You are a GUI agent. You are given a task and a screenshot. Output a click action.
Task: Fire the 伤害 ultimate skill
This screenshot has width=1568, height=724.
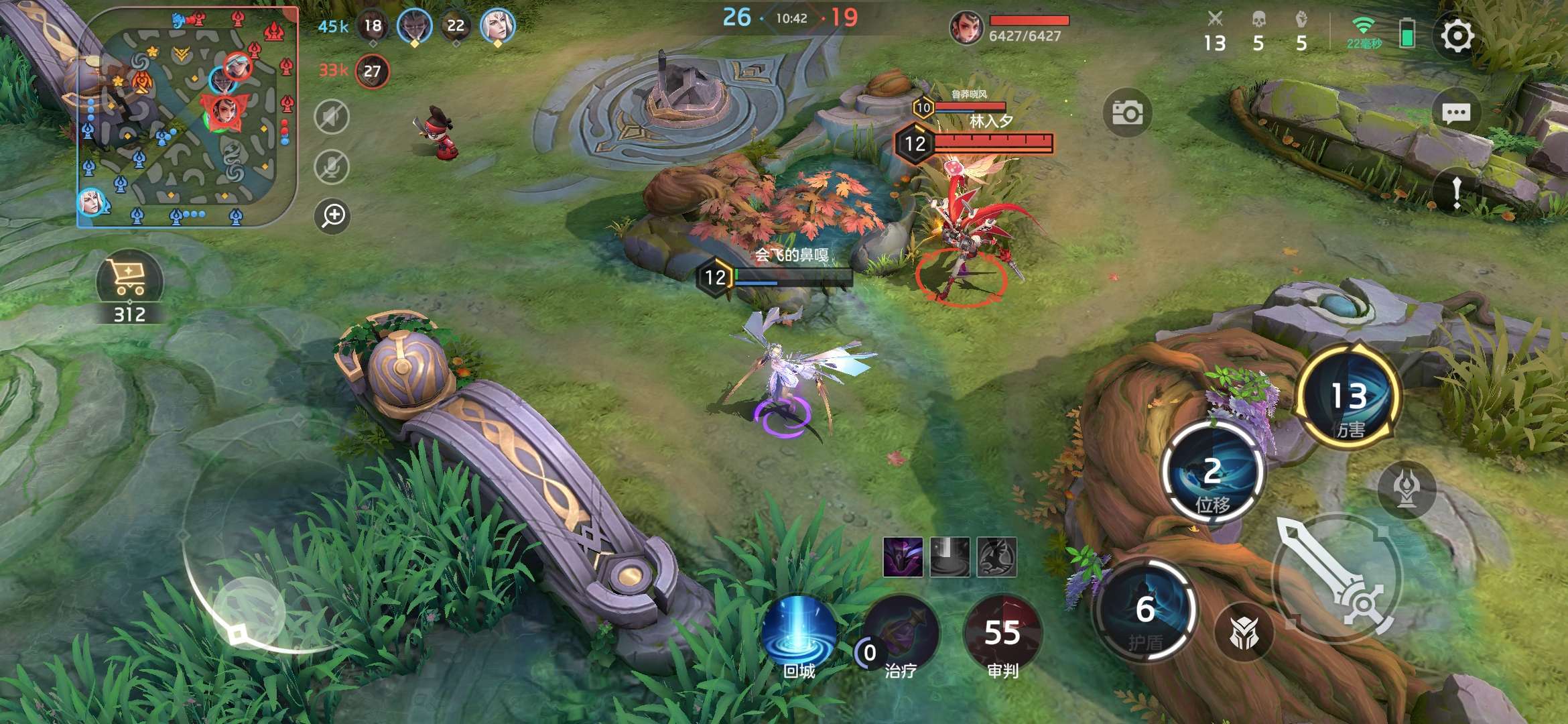tap(1349, 397)
